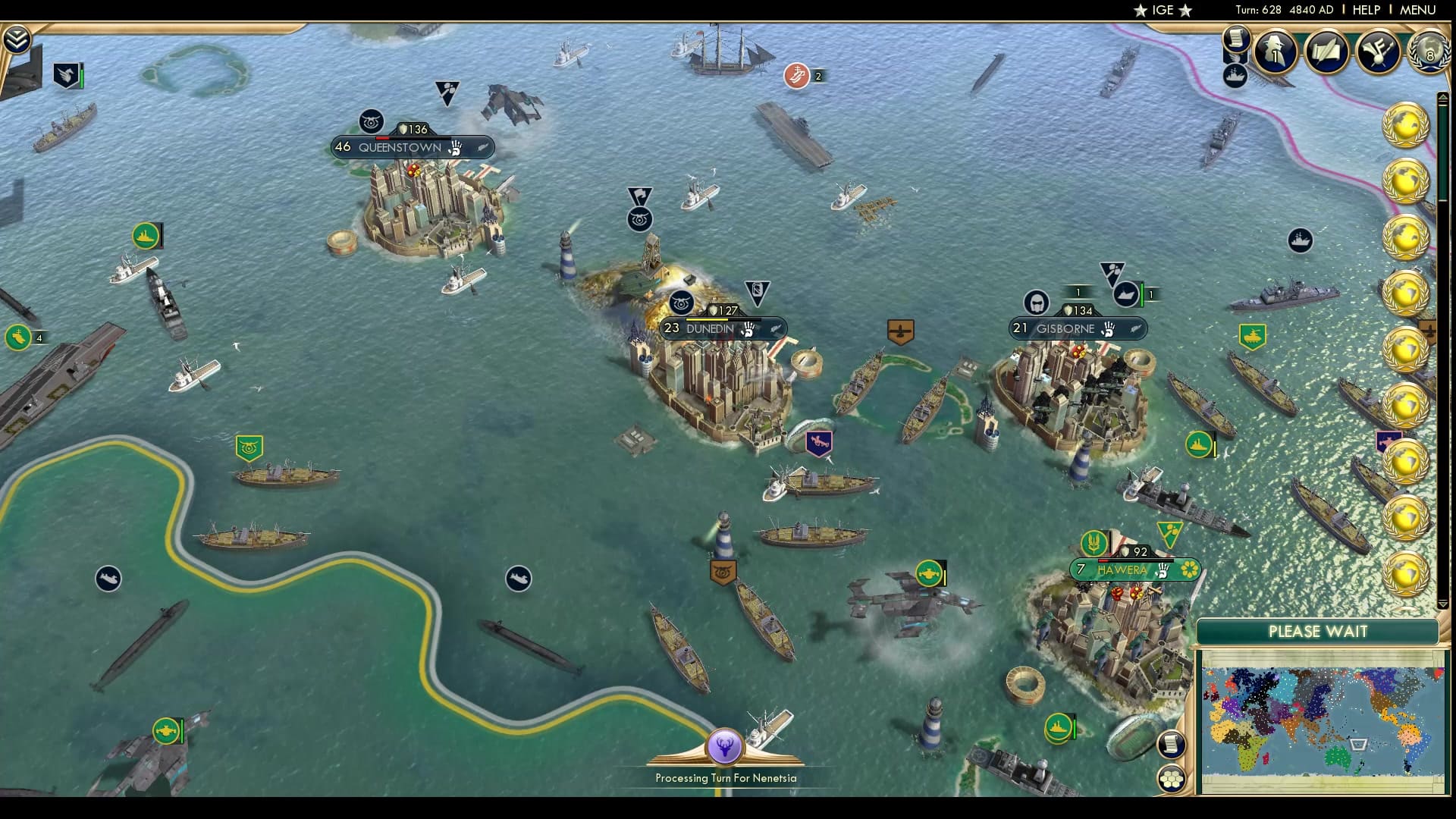Open the World Congress globe icon showing 8
Viewport: 1456px width, 819px height.
tap(1429, 53)
